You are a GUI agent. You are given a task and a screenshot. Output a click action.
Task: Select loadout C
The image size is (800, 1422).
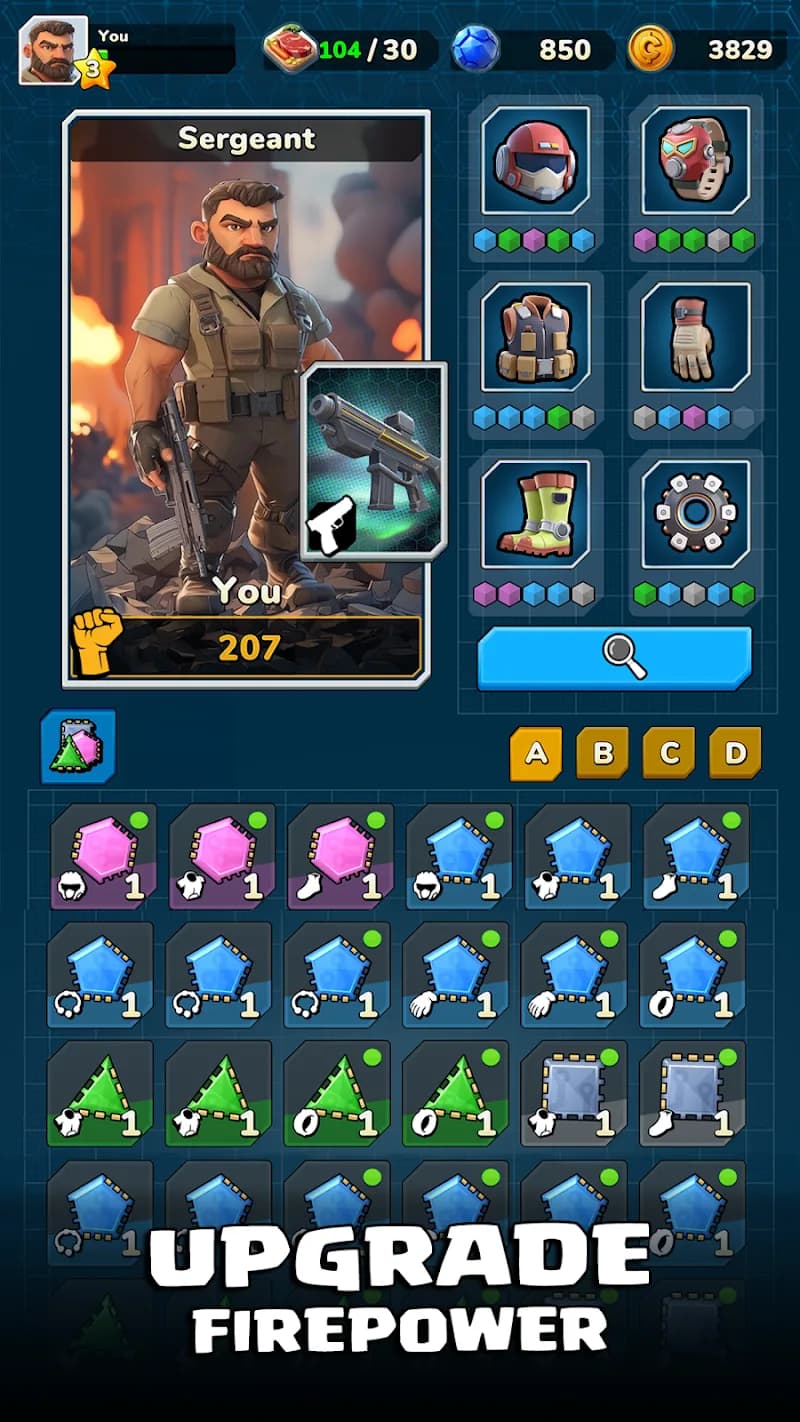[x=669, y=753]
